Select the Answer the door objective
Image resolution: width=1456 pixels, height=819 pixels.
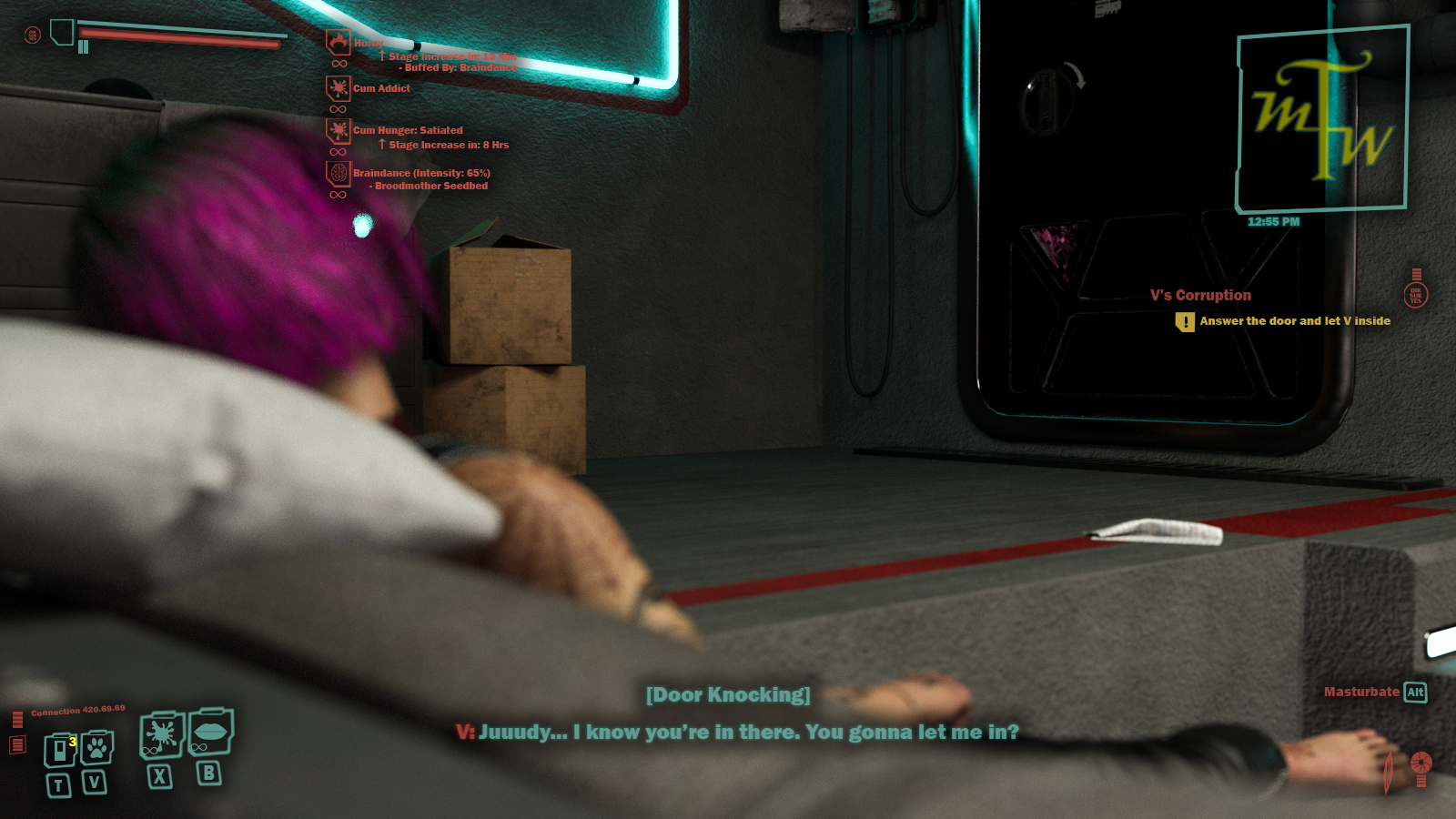click(1294, 321)
